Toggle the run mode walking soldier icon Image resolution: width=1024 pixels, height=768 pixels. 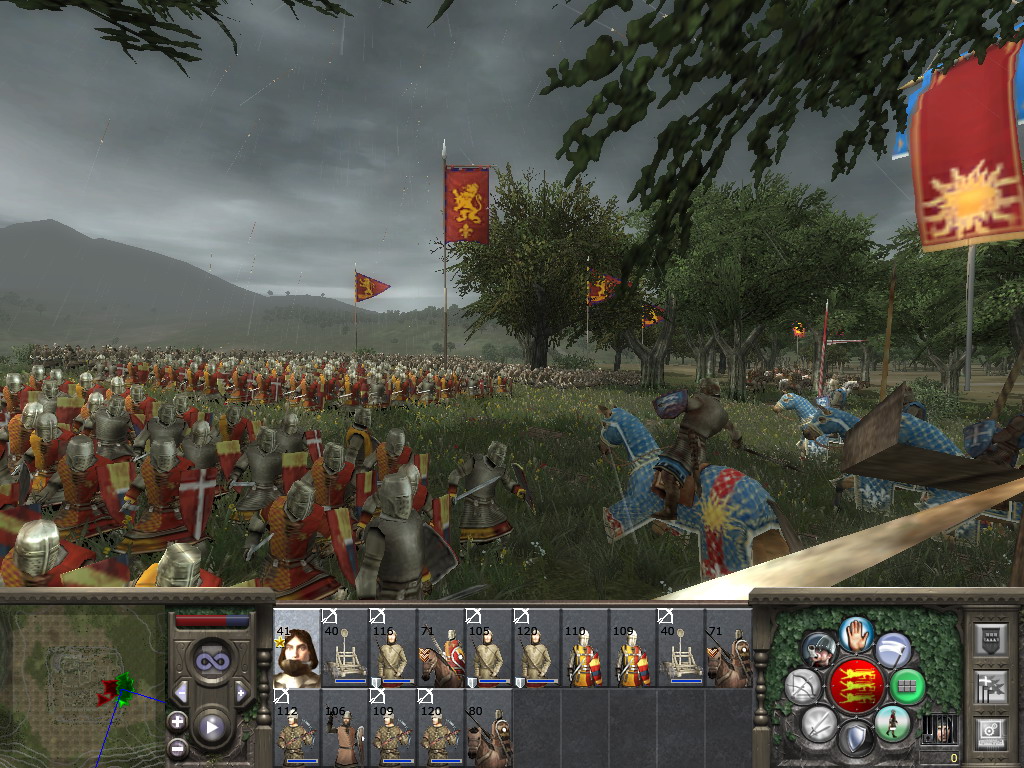(x=891, y=722)
